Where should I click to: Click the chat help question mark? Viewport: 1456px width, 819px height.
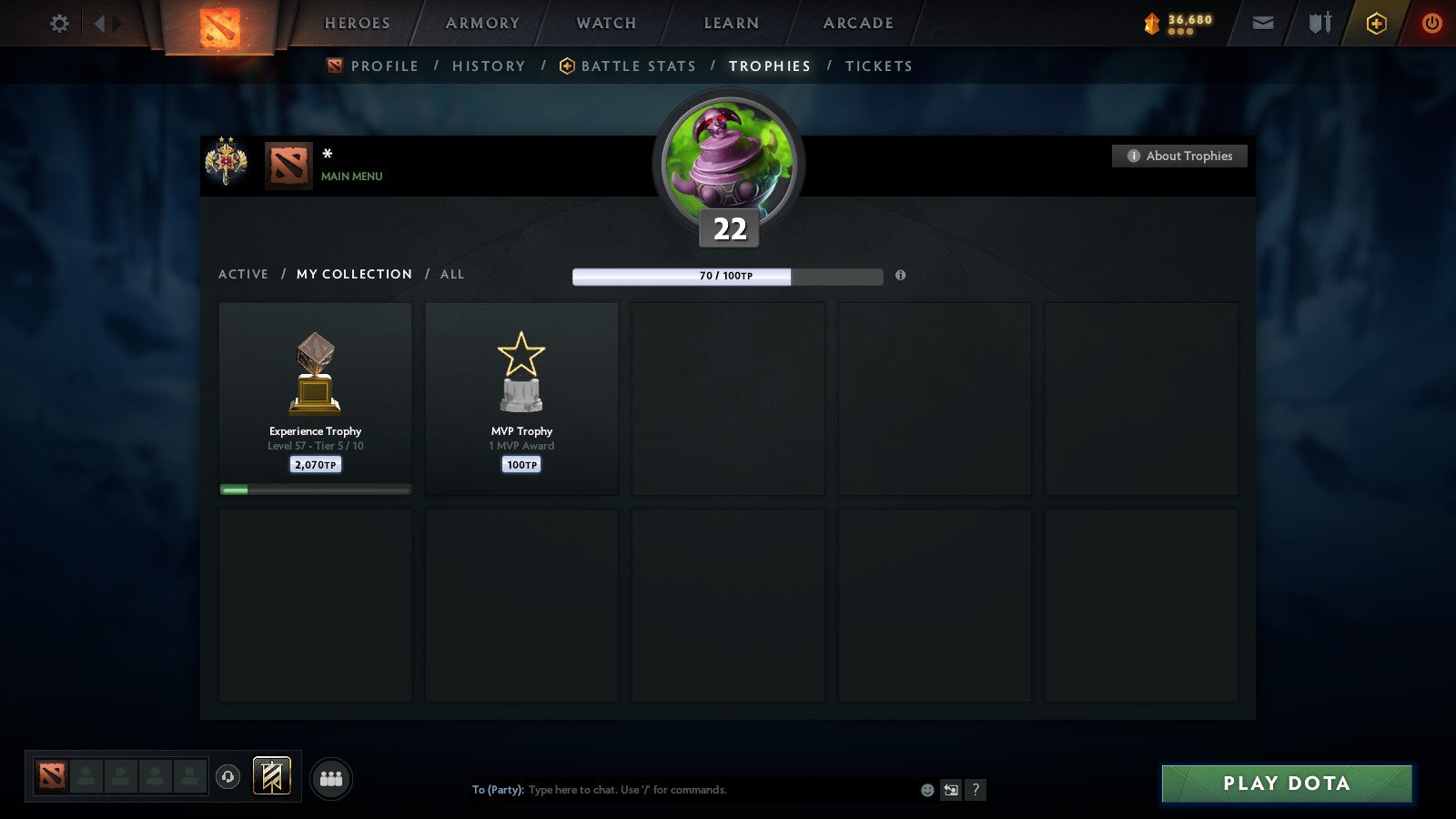[x=976, y=790]
